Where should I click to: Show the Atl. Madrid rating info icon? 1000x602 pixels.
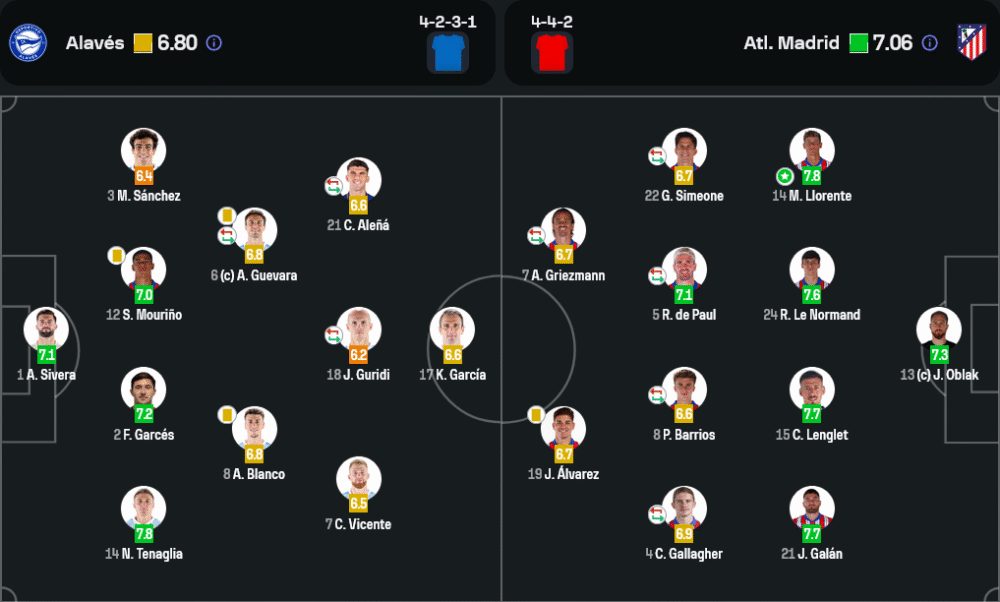pyautogui.click(x=929, y=43)
